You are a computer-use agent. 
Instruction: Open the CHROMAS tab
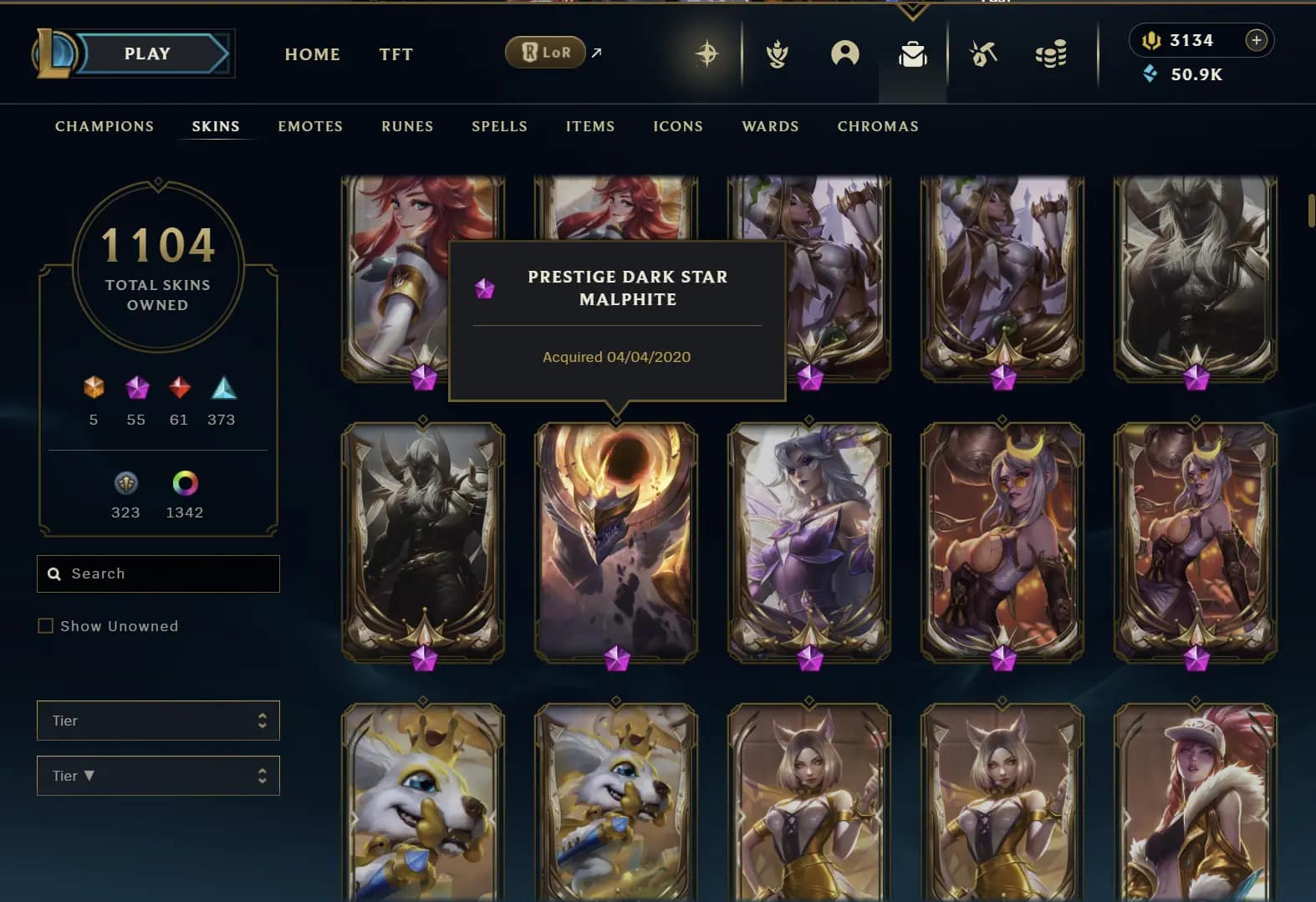[x=878, y=126]
